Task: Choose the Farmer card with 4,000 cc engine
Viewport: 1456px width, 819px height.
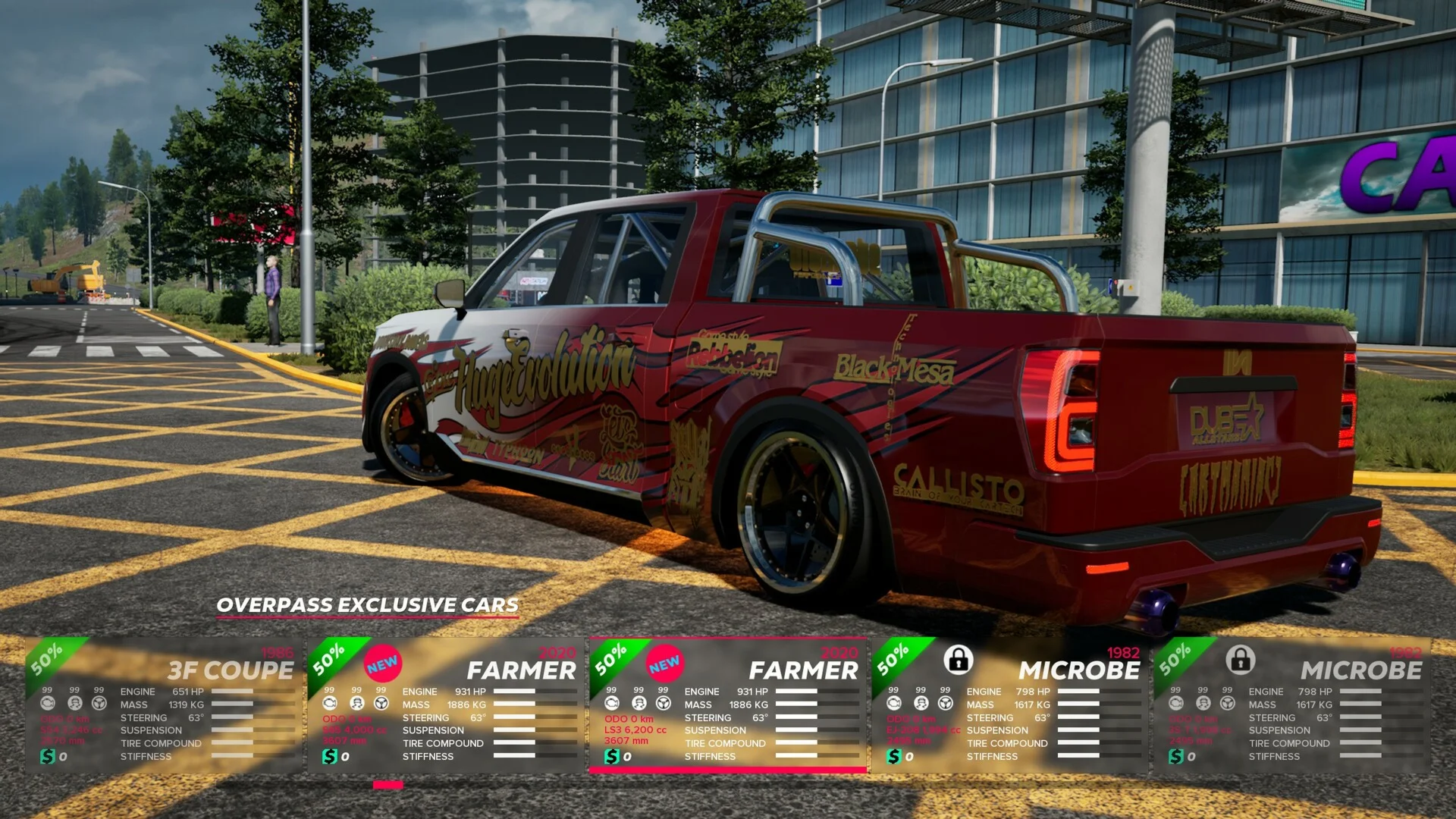Action: pyautogui.click(x=446, y=705)
